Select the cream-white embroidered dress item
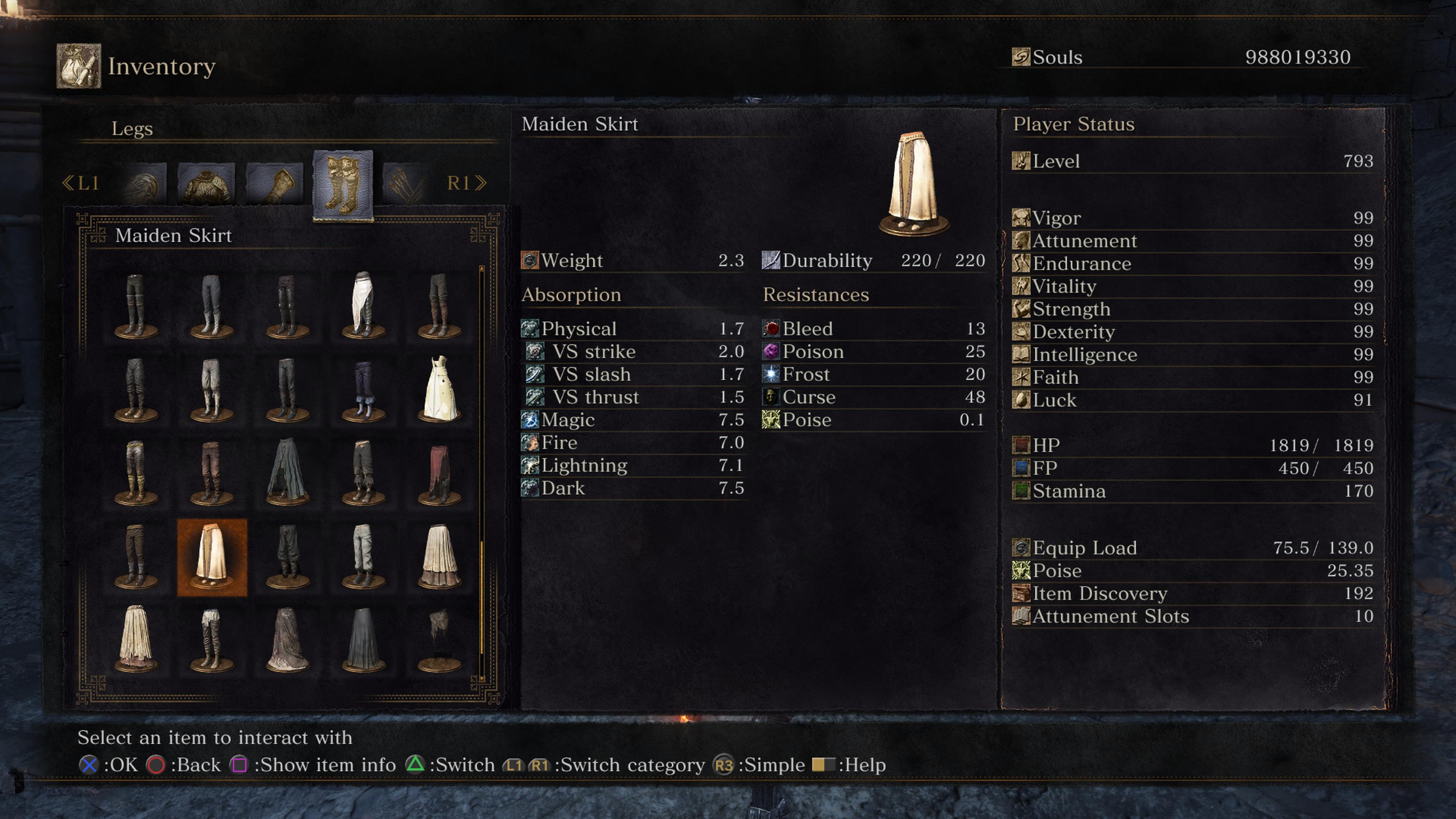 pyautogui.click(x=440, y=389)
